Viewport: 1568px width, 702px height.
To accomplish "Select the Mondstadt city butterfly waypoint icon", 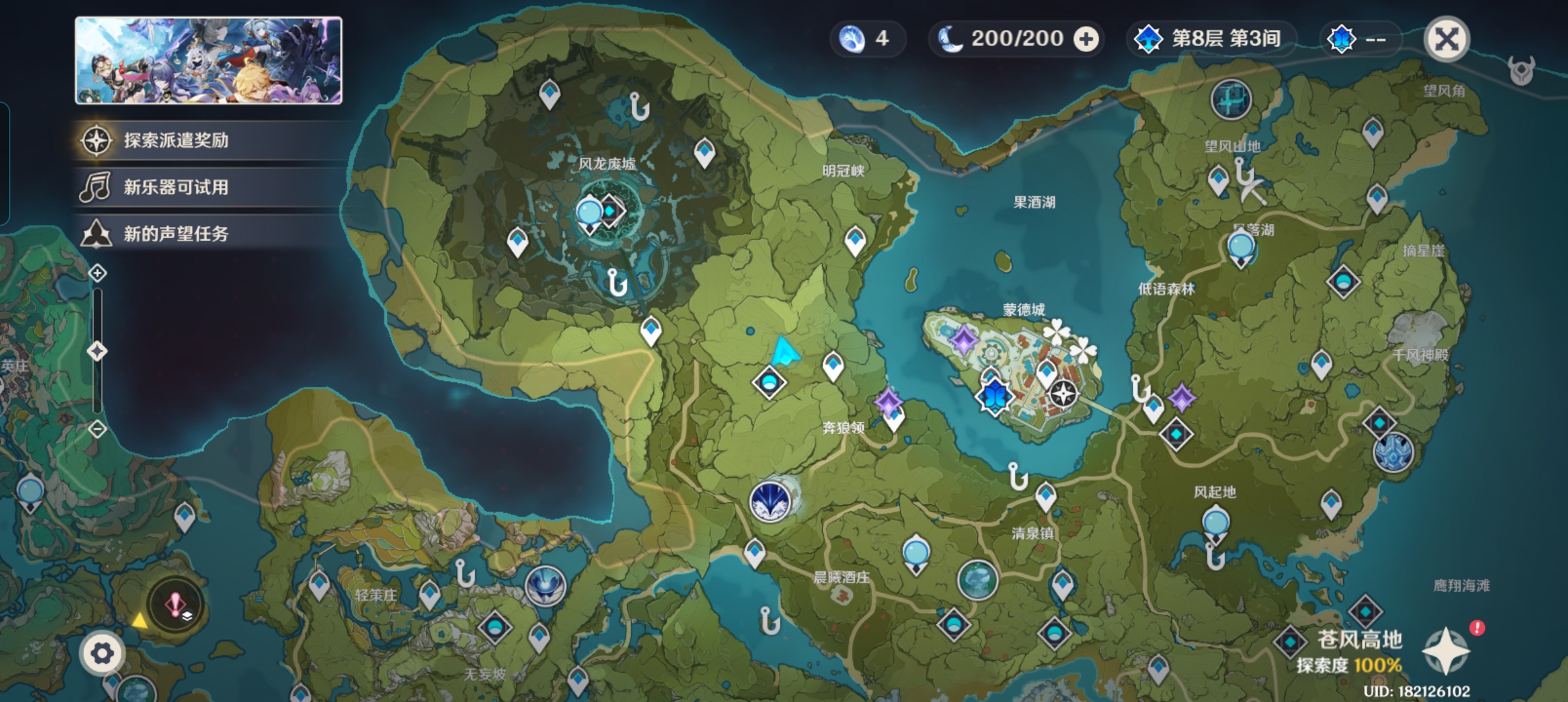I will [995, 395].
